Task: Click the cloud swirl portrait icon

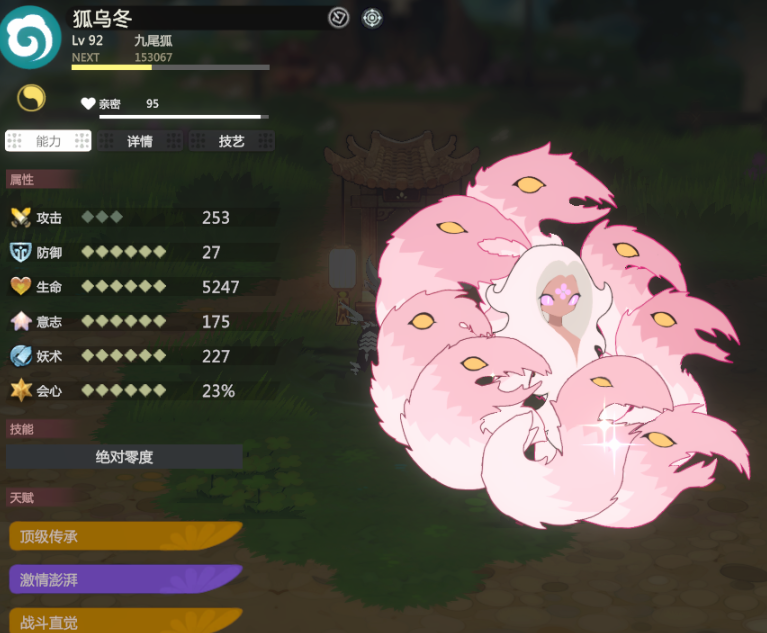Action: (x=31, y=37)
